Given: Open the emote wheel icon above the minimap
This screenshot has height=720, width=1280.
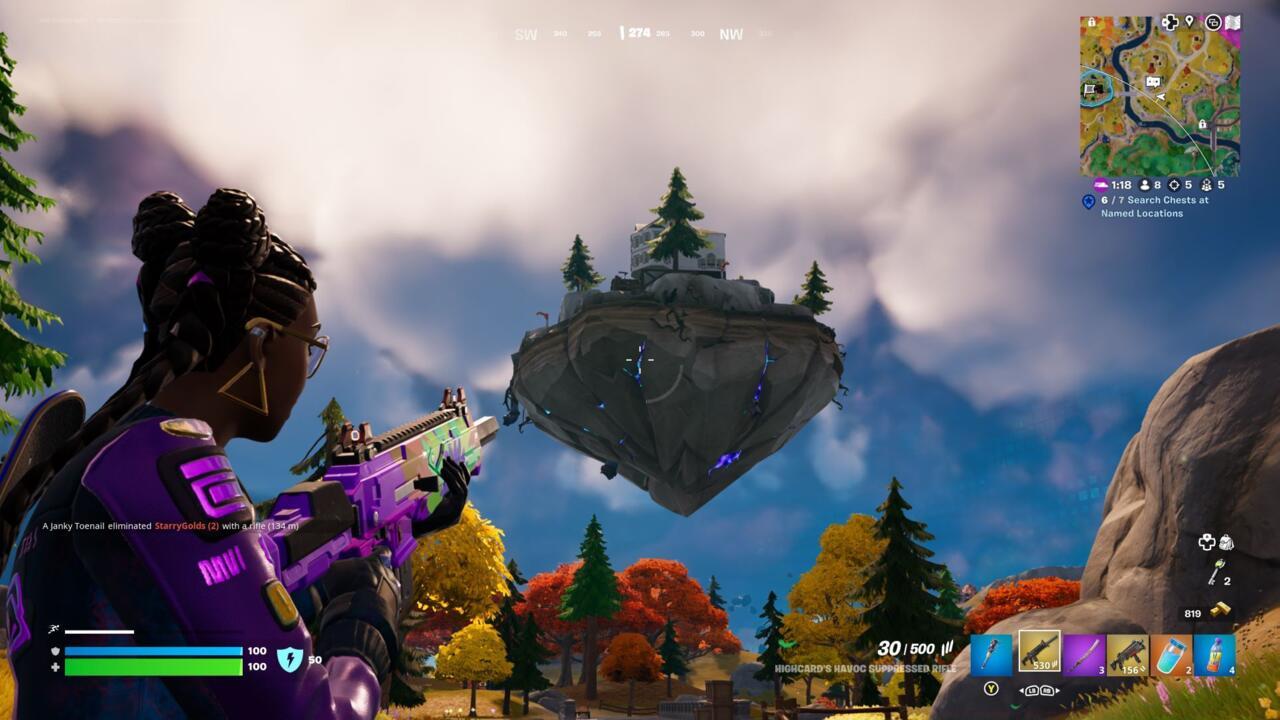Looking at the screenshot, I should click(x=1168, y=21).
